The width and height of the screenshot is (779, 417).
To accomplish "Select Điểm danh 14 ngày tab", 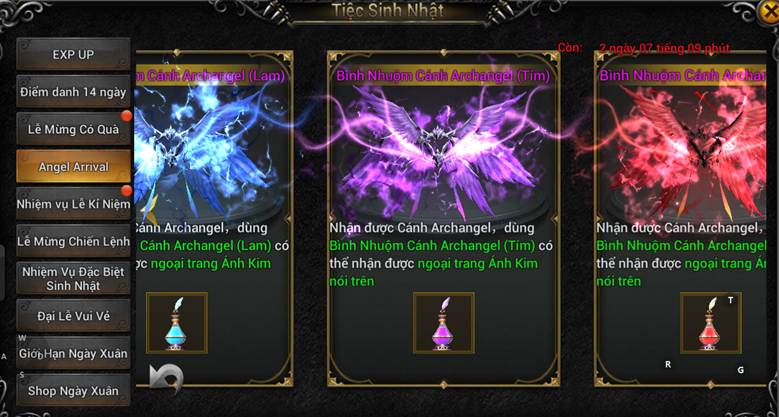I will (x=73, y=92).
